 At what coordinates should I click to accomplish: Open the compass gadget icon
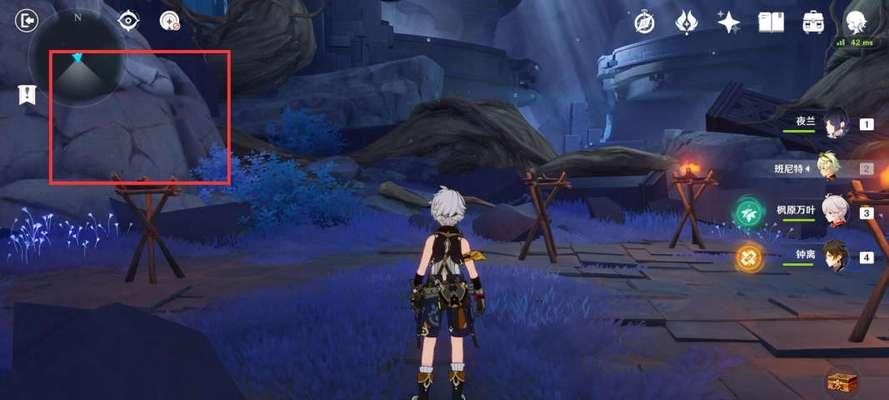click(x=170, y=21)
